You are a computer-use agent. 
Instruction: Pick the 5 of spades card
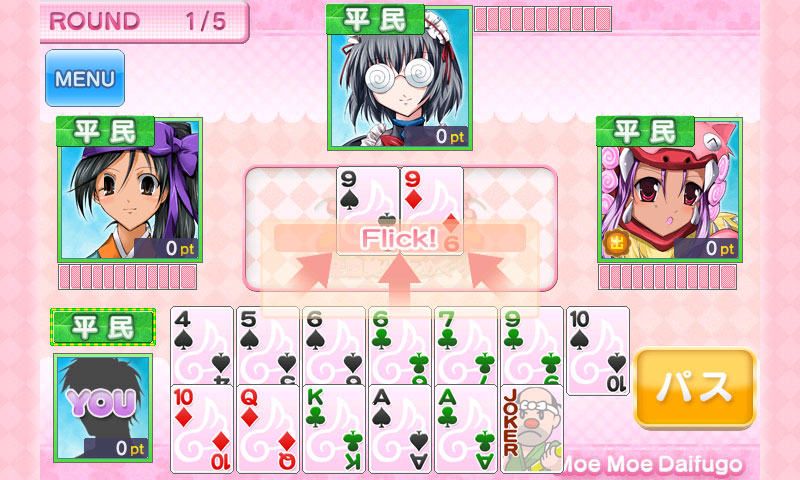click(267, 343)
